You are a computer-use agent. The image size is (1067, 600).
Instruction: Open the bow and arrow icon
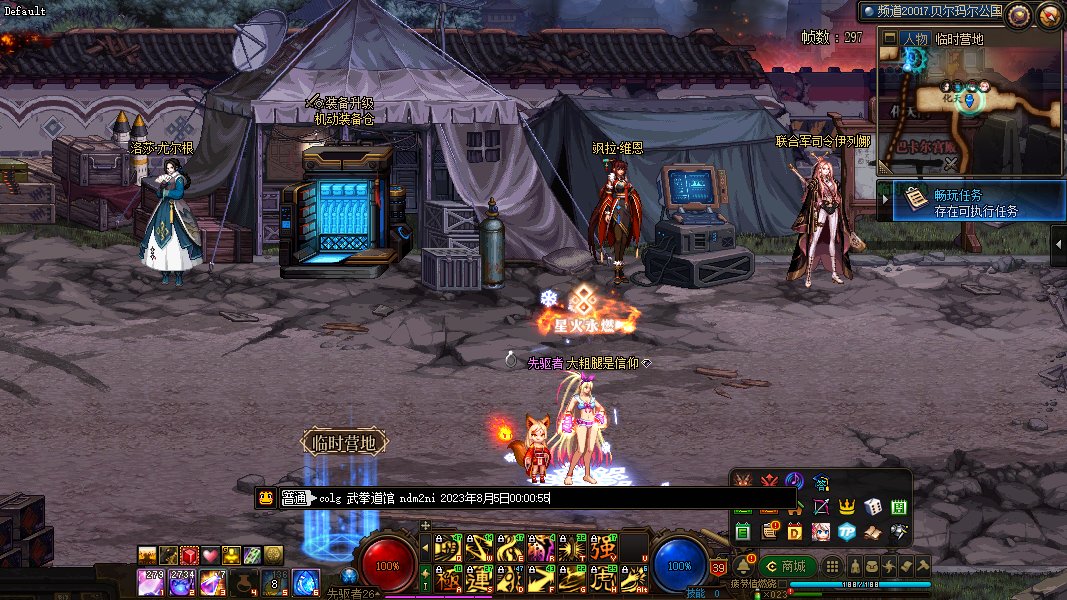tap(821, 507)
